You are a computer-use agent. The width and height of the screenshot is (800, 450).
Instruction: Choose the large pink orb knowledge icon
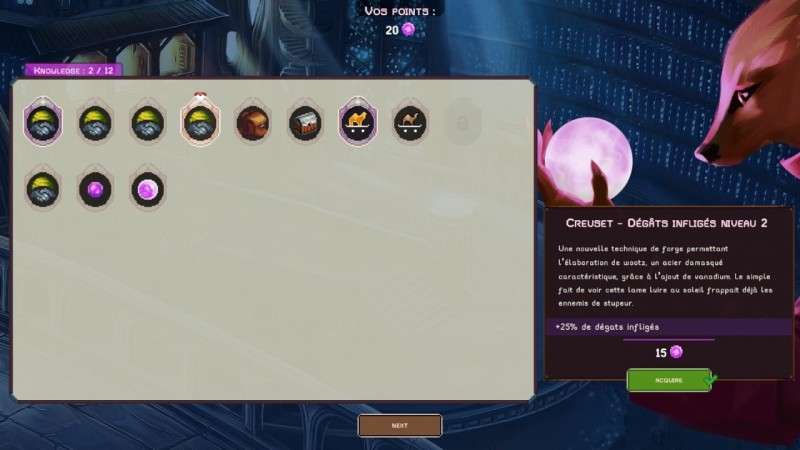coord(147,188)
